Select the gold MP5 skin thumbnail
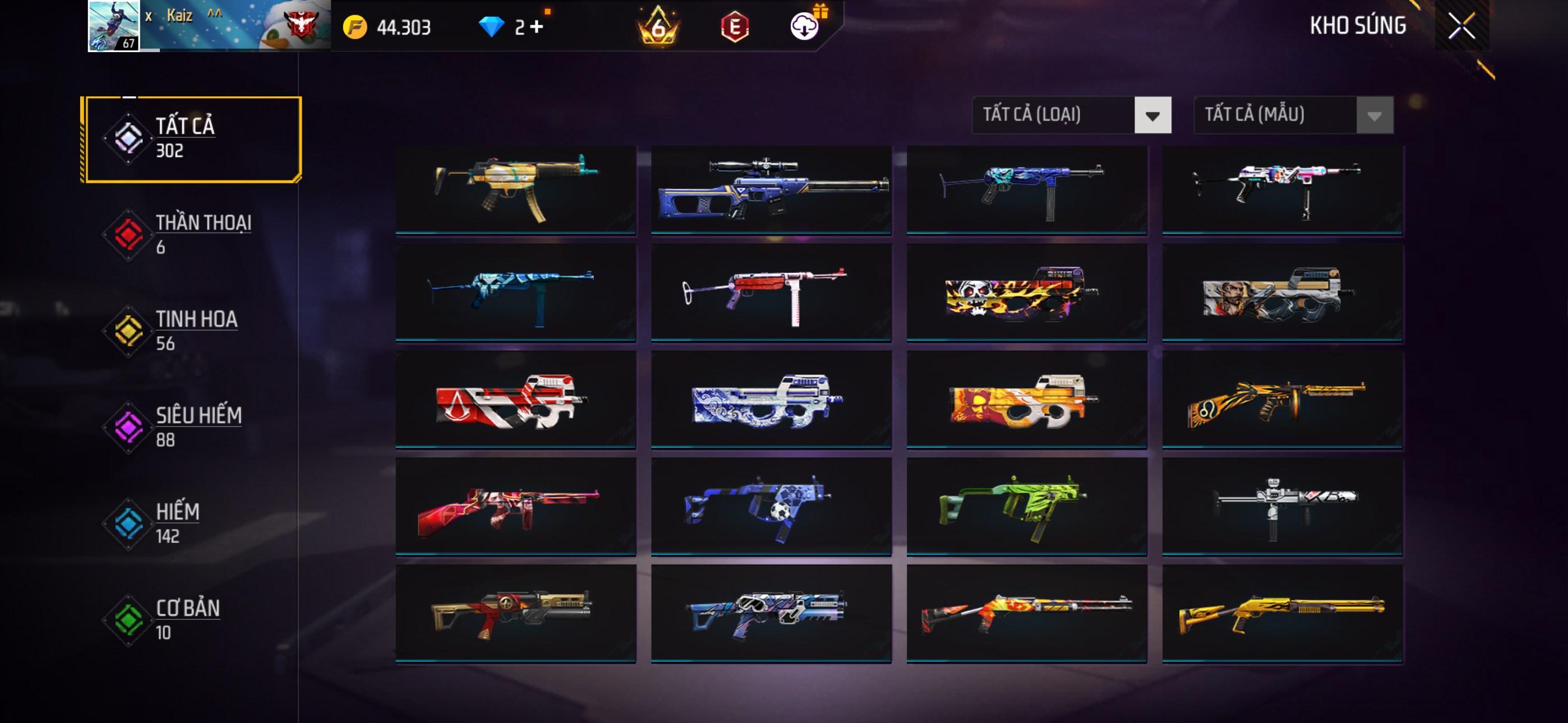Image resolution: width=1568 pixels, height=723 pixels. pyautogui.click(x=515, y=189)
